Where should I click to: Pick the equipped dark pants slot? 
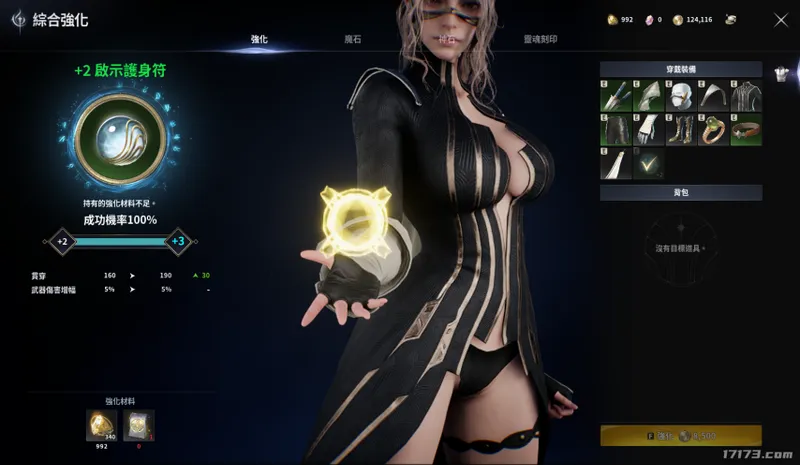pyautogui.click(x=616, y=130)
